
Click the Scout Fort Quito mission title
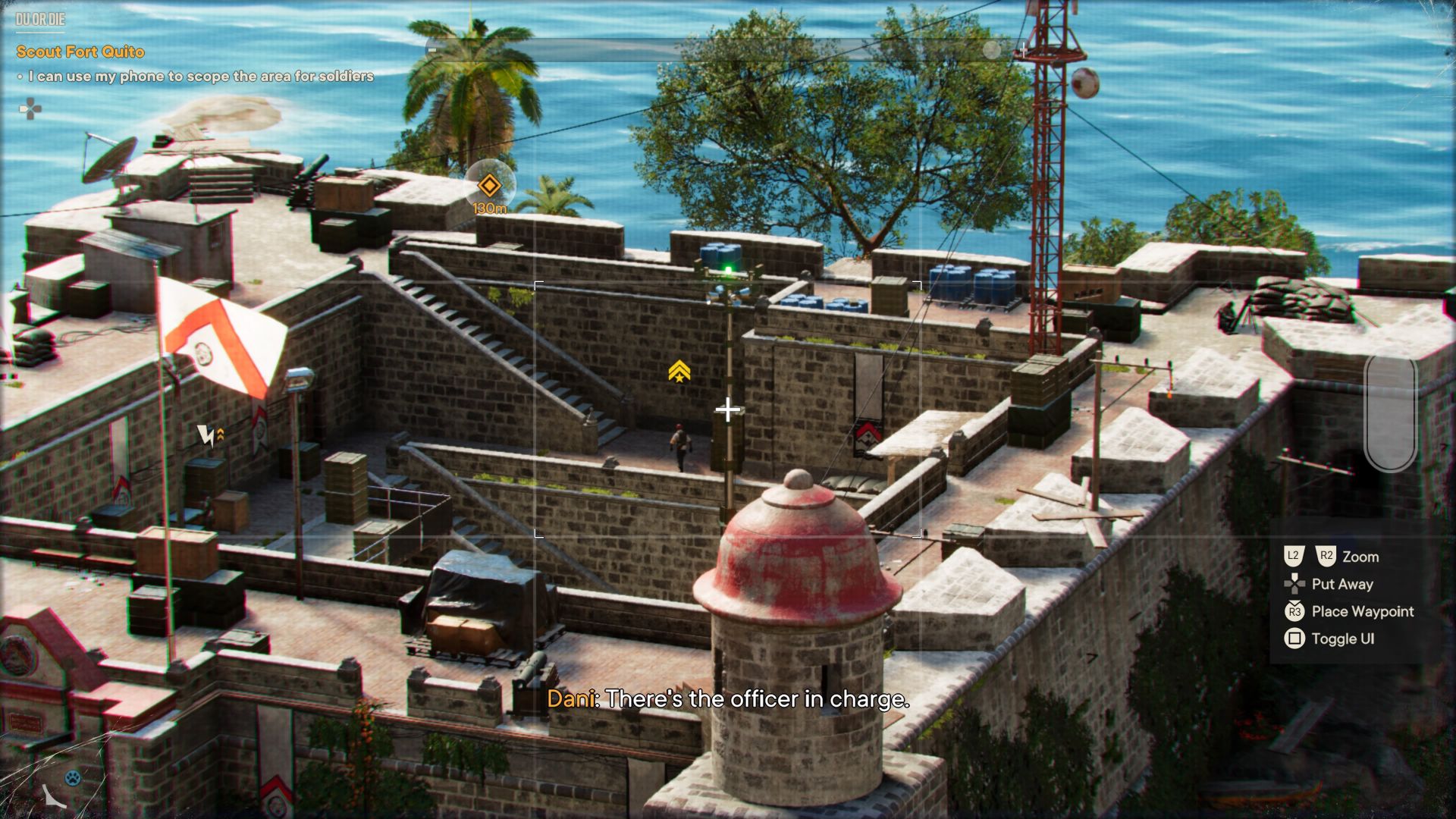pyautogui.click(x=78, y=52)
